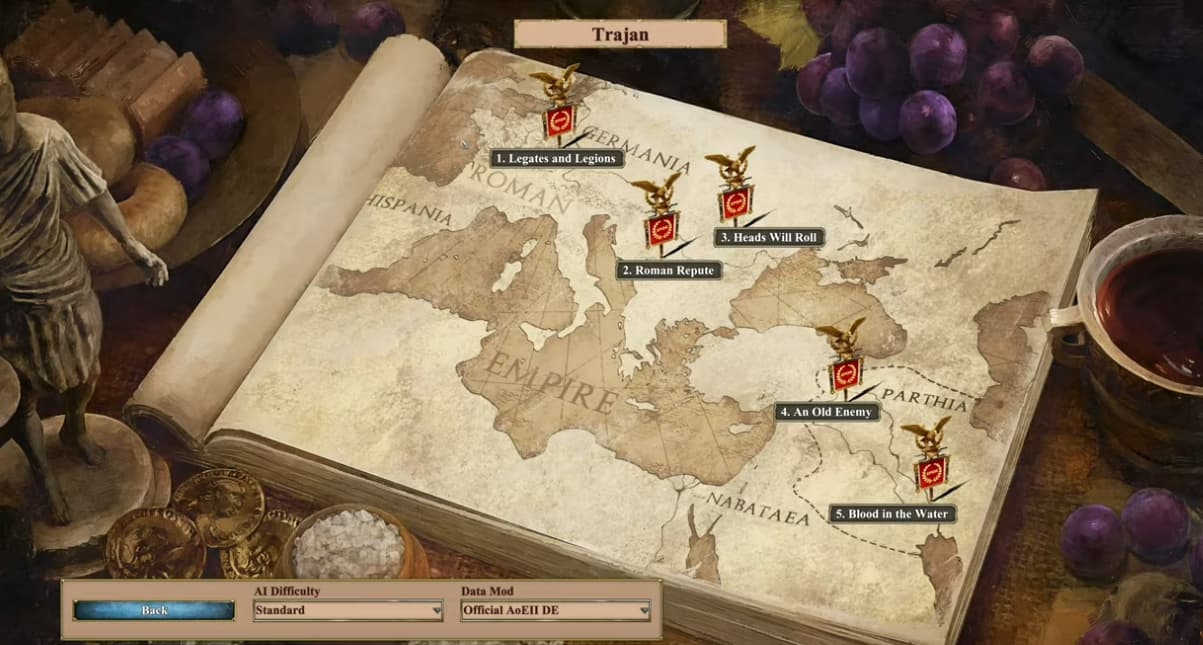This screenshot has height=645, width=1203.
Task: Pick the An Old Enemy mission
Action: tap(827, 412)
